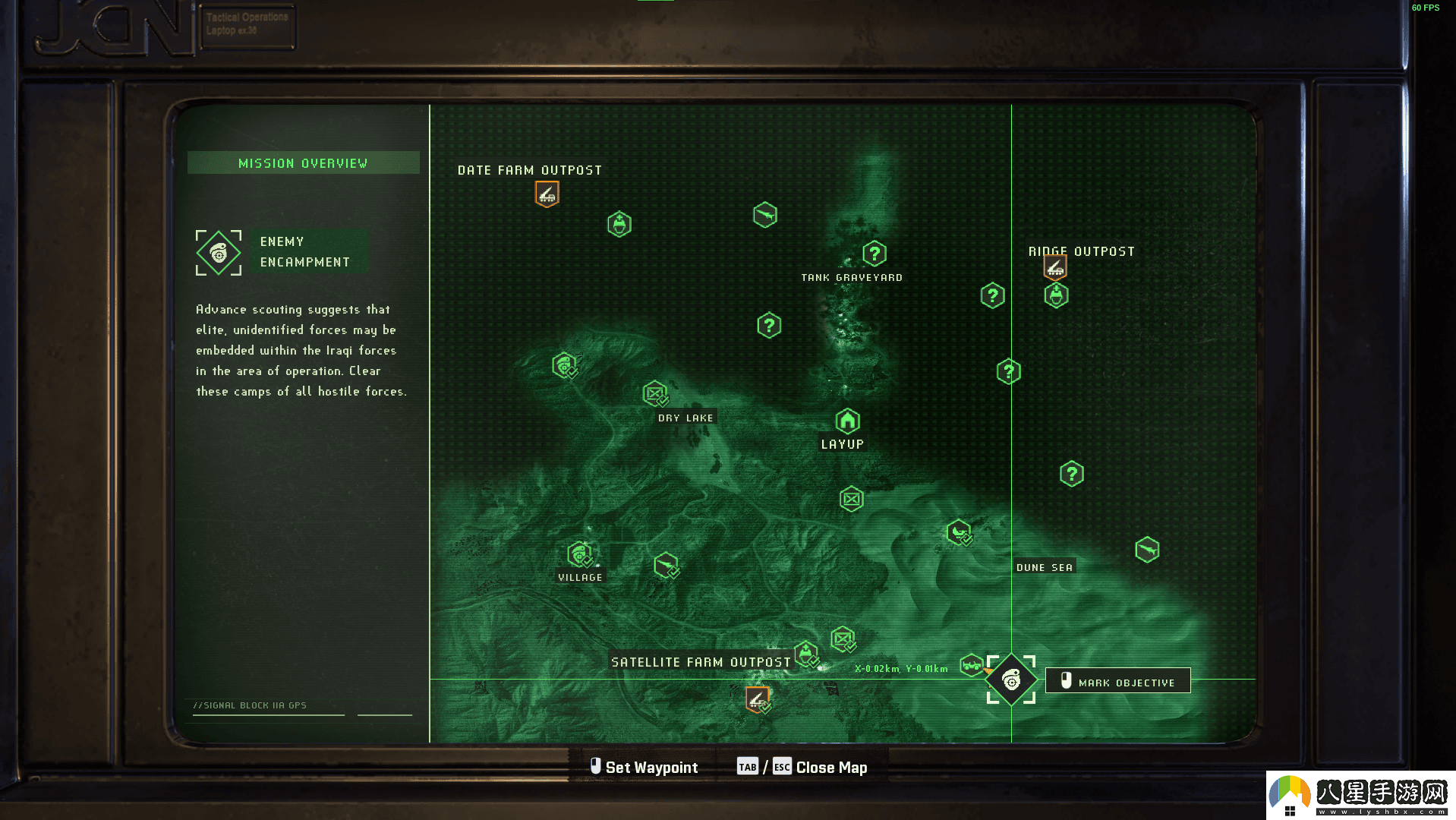Select the helmet marker right of Date Farm Outpost
The width and height of the screenshot is (1456, 820).
click(x=619, y=224)
